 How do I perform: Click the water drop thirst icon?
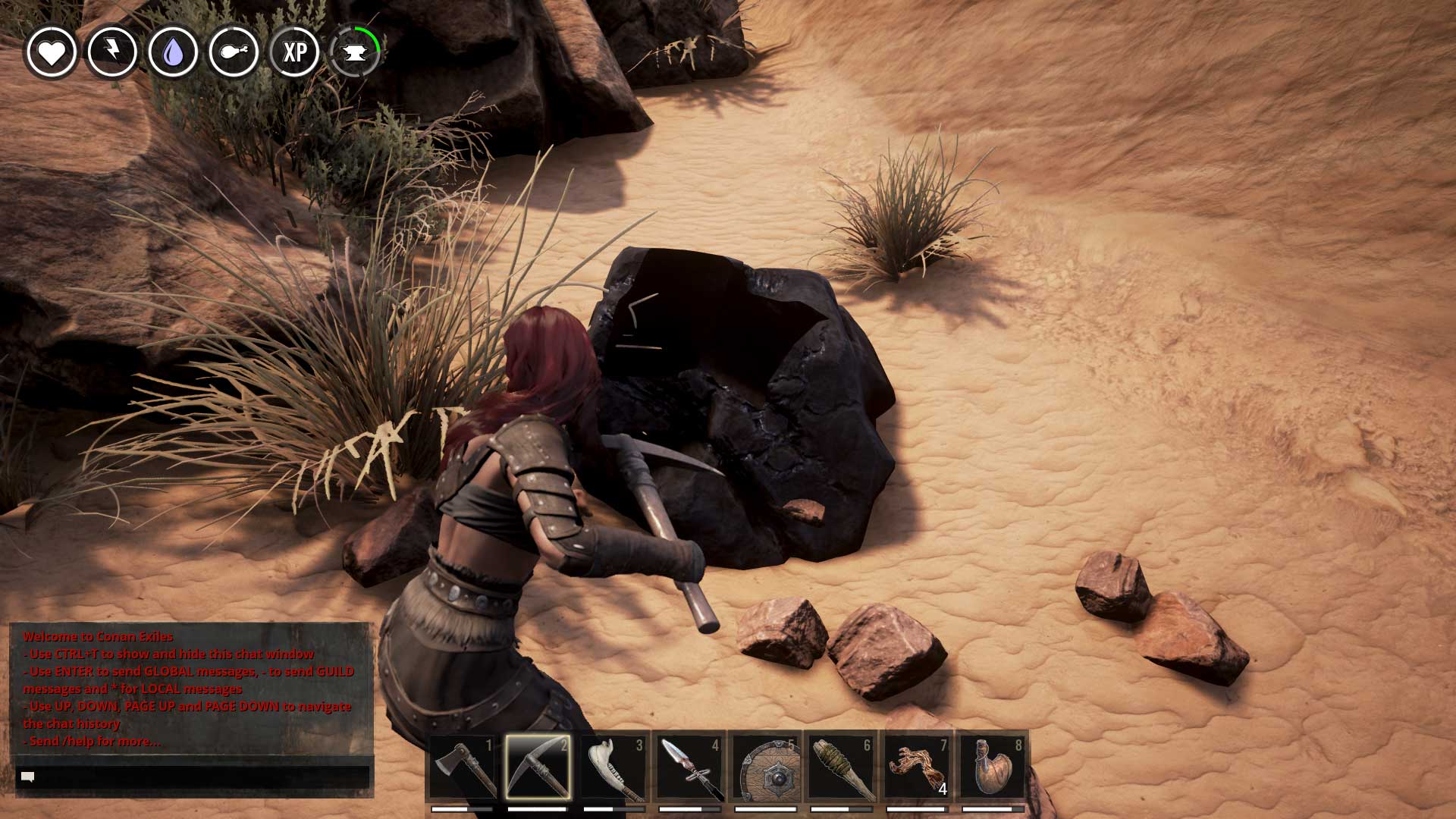point(173,52)
